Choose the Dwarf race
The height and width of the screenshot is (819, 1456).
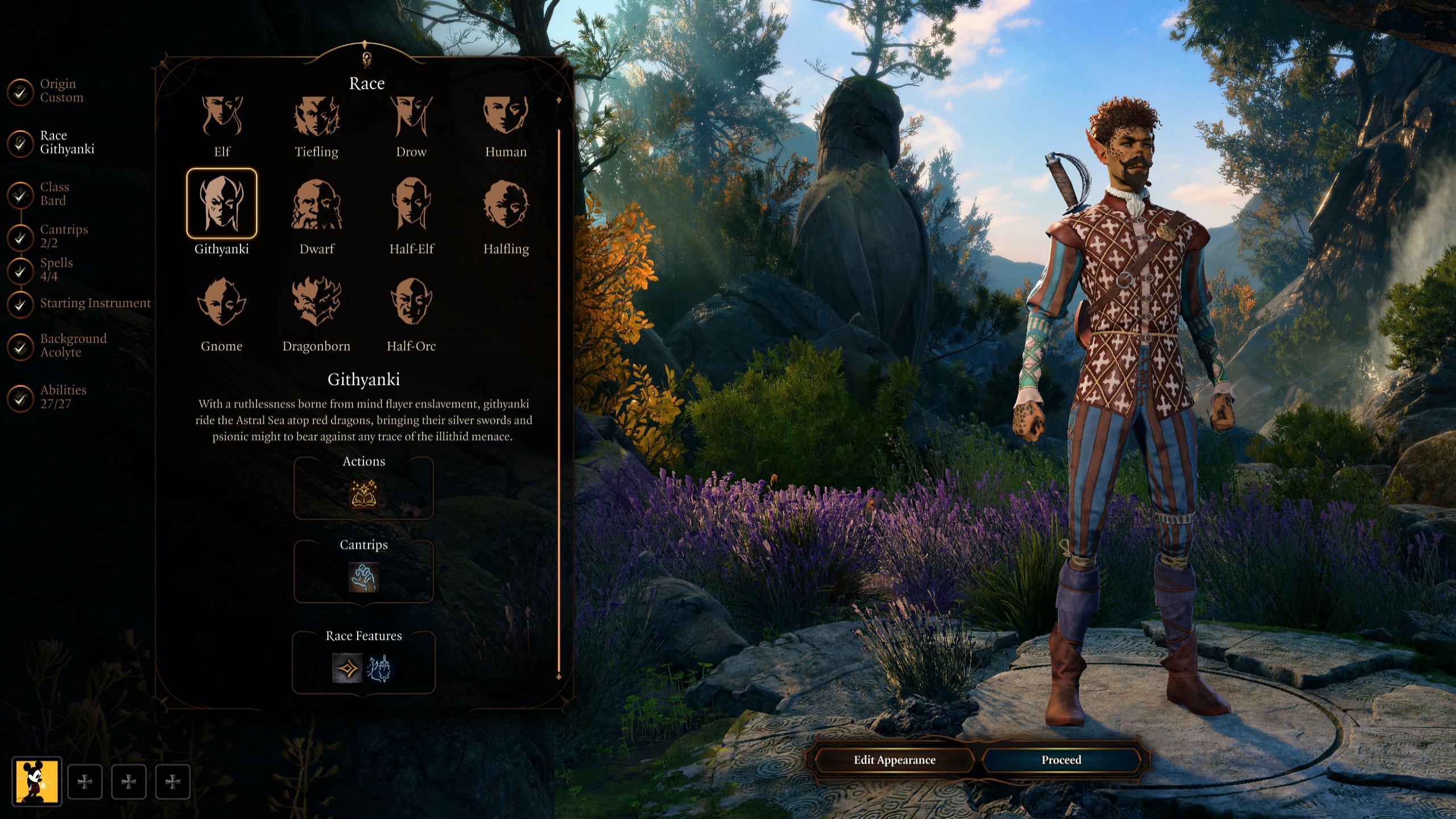316,205
